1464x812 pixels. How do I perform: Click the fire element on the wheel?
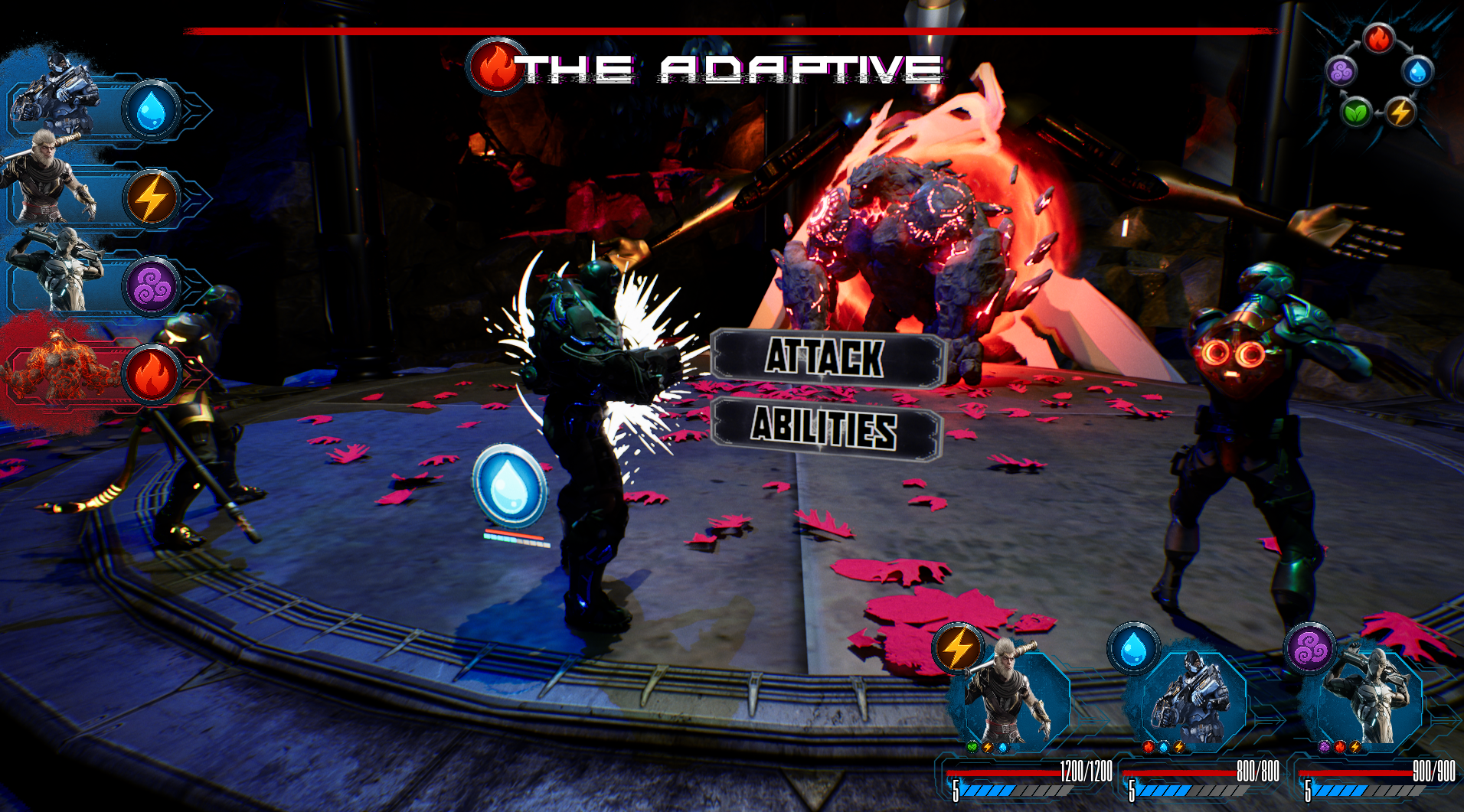coord(1378,38)
